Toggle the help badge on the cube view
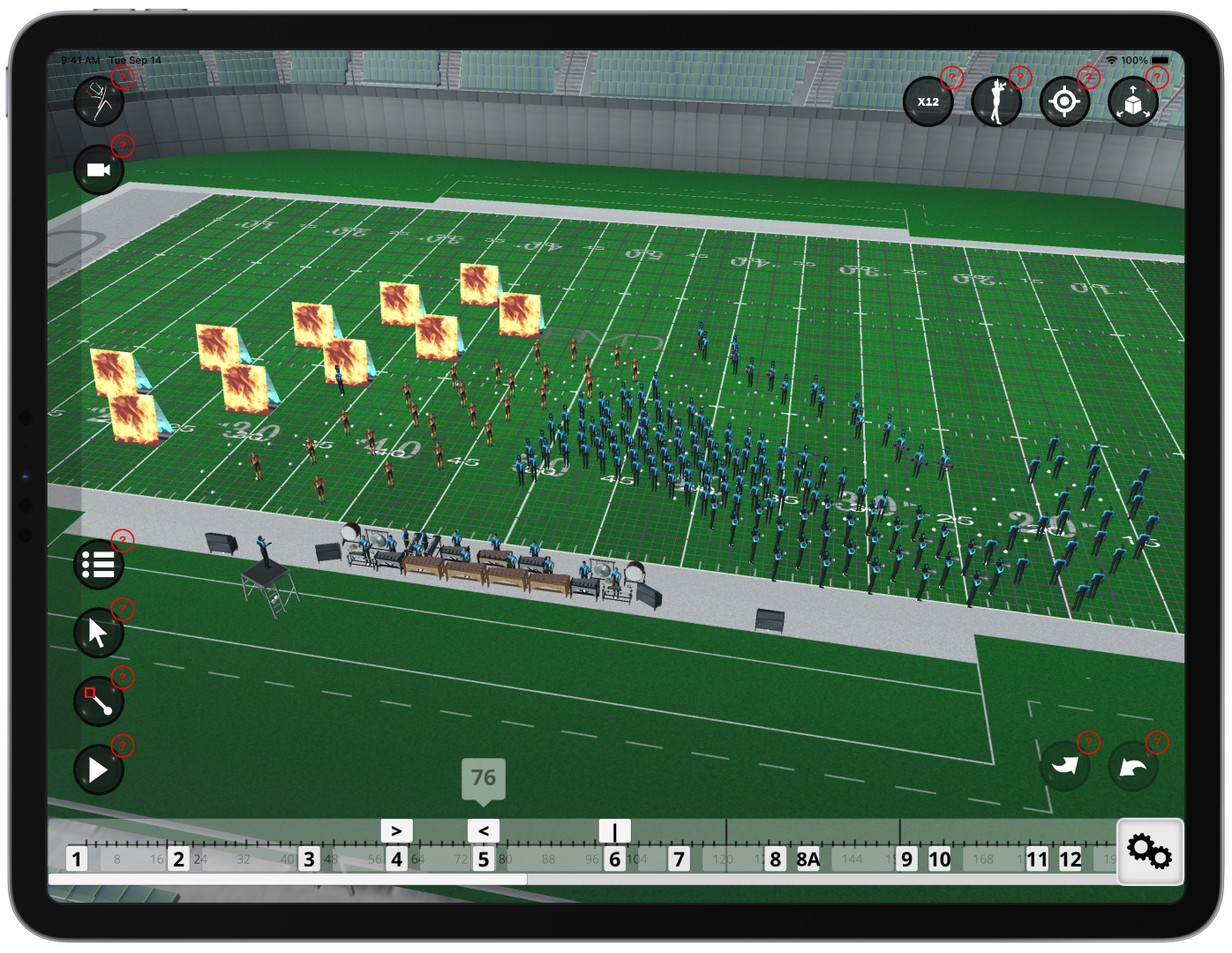The width and height of the screenshot is (1232, 953). click(1157, 78)
